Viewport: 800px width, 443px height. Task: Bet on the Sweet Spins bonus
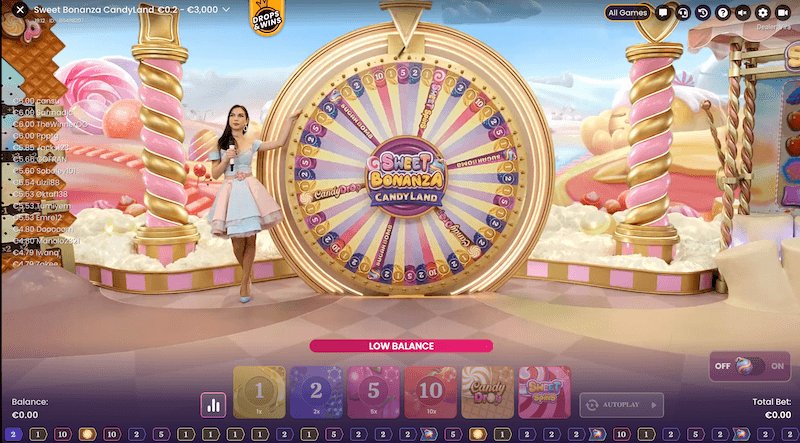coord(544,392)
